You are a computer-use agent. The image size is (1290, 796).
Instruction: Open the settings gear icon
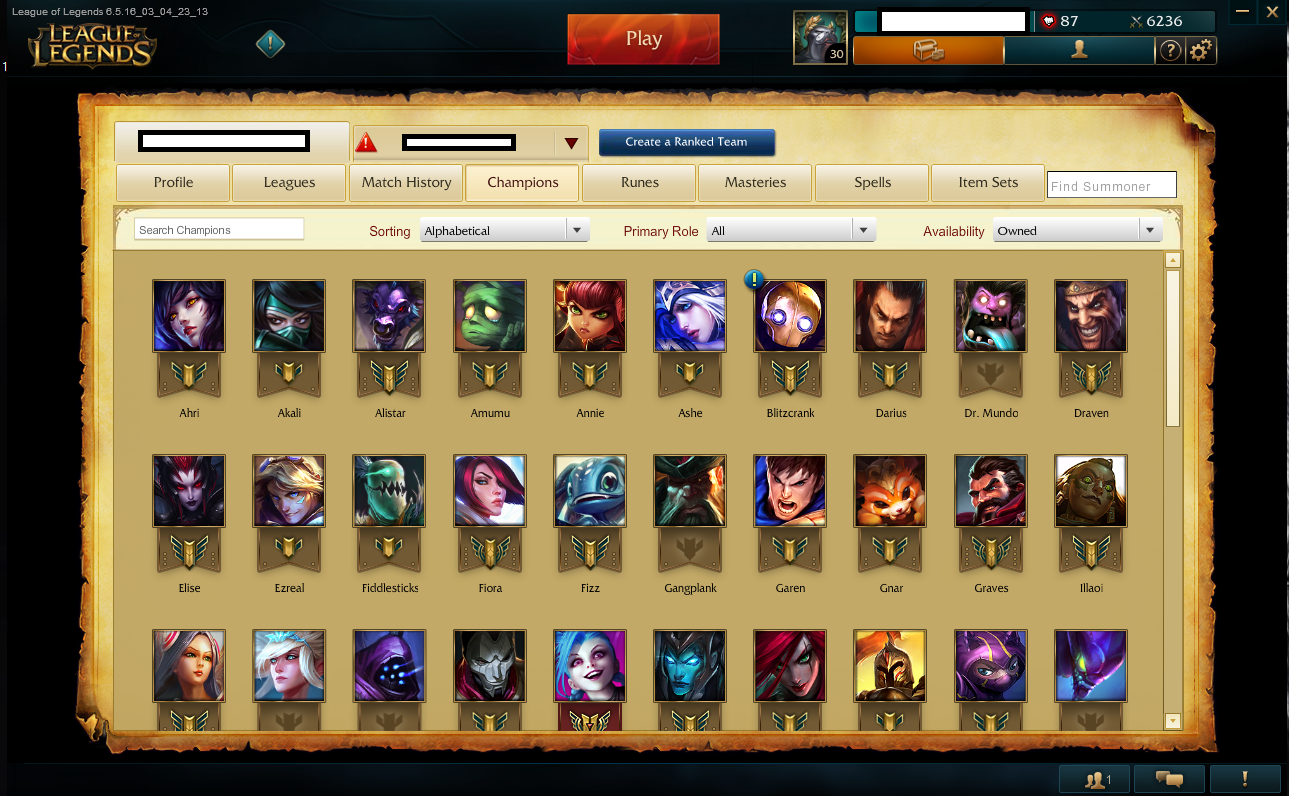[1201, 50]
